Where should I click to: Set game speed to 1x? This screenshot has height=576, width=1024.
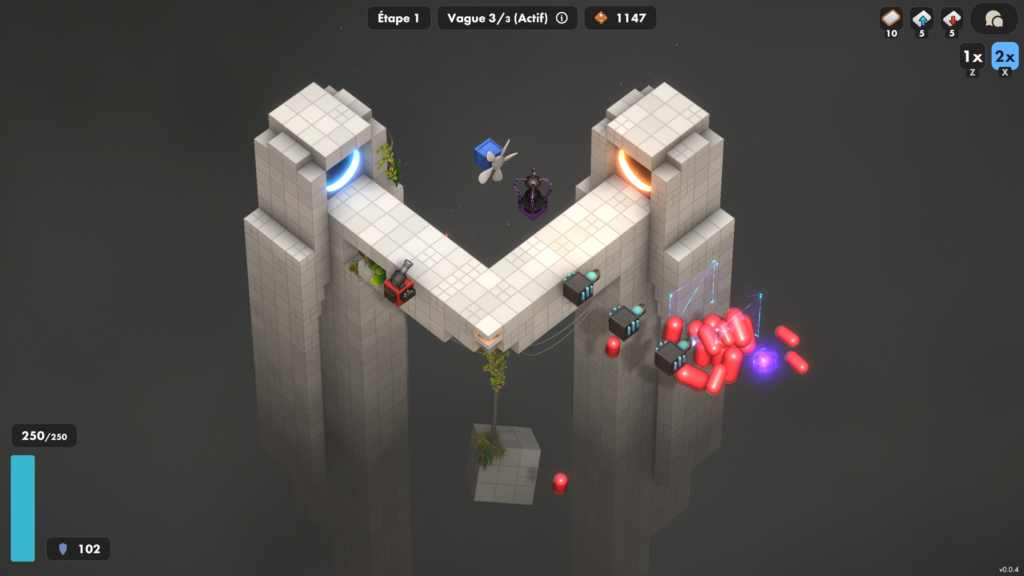[972, 56]
